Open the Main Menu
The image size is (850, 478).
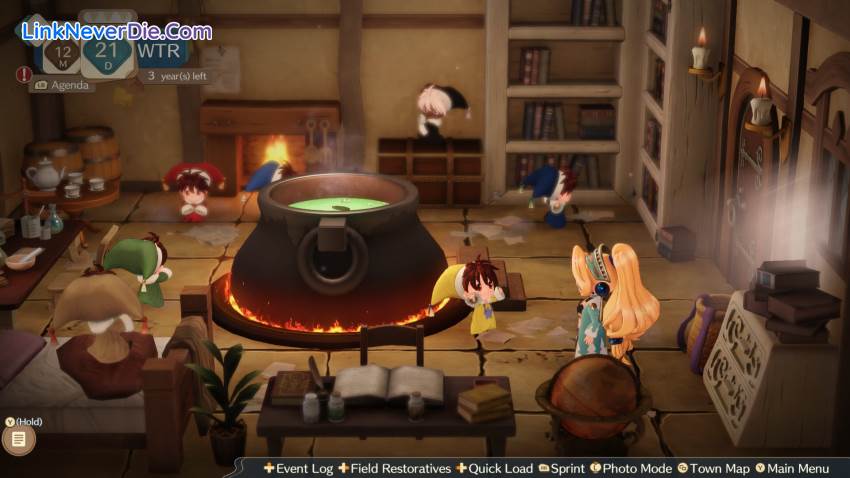tap(791, 468)
